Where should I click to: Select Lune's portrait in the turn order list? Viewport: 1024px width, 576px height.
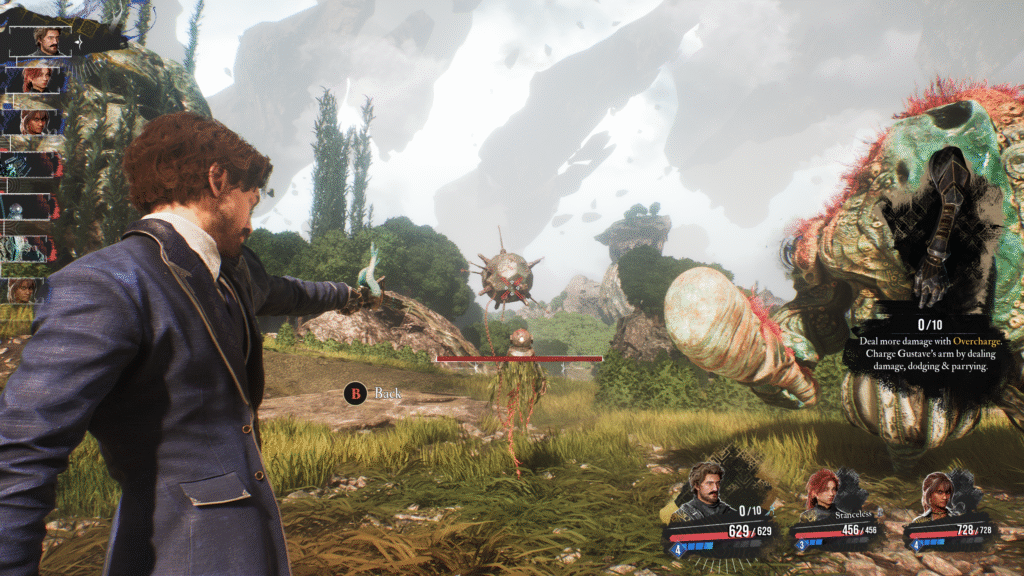[x=36, y=122]
